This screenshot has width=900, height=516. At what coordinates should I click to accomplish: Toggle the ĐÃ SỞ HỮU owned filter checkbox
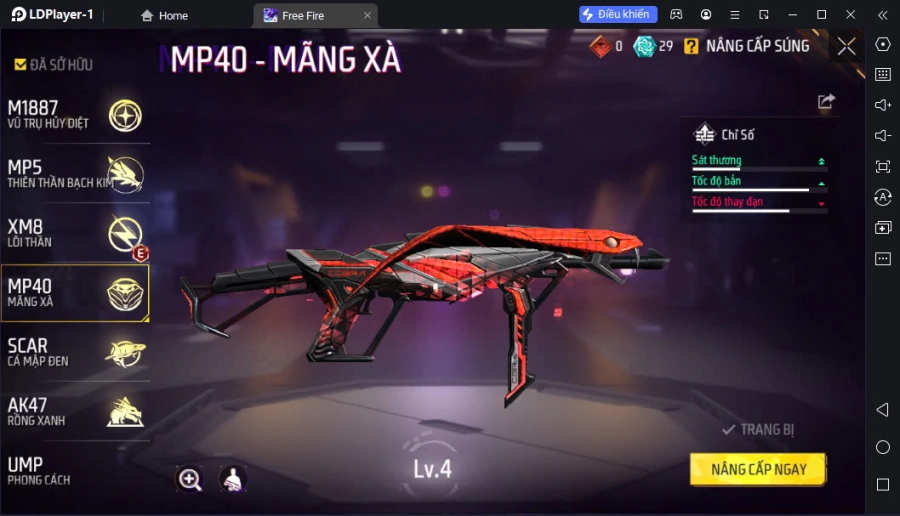click(x=20, y=65)
